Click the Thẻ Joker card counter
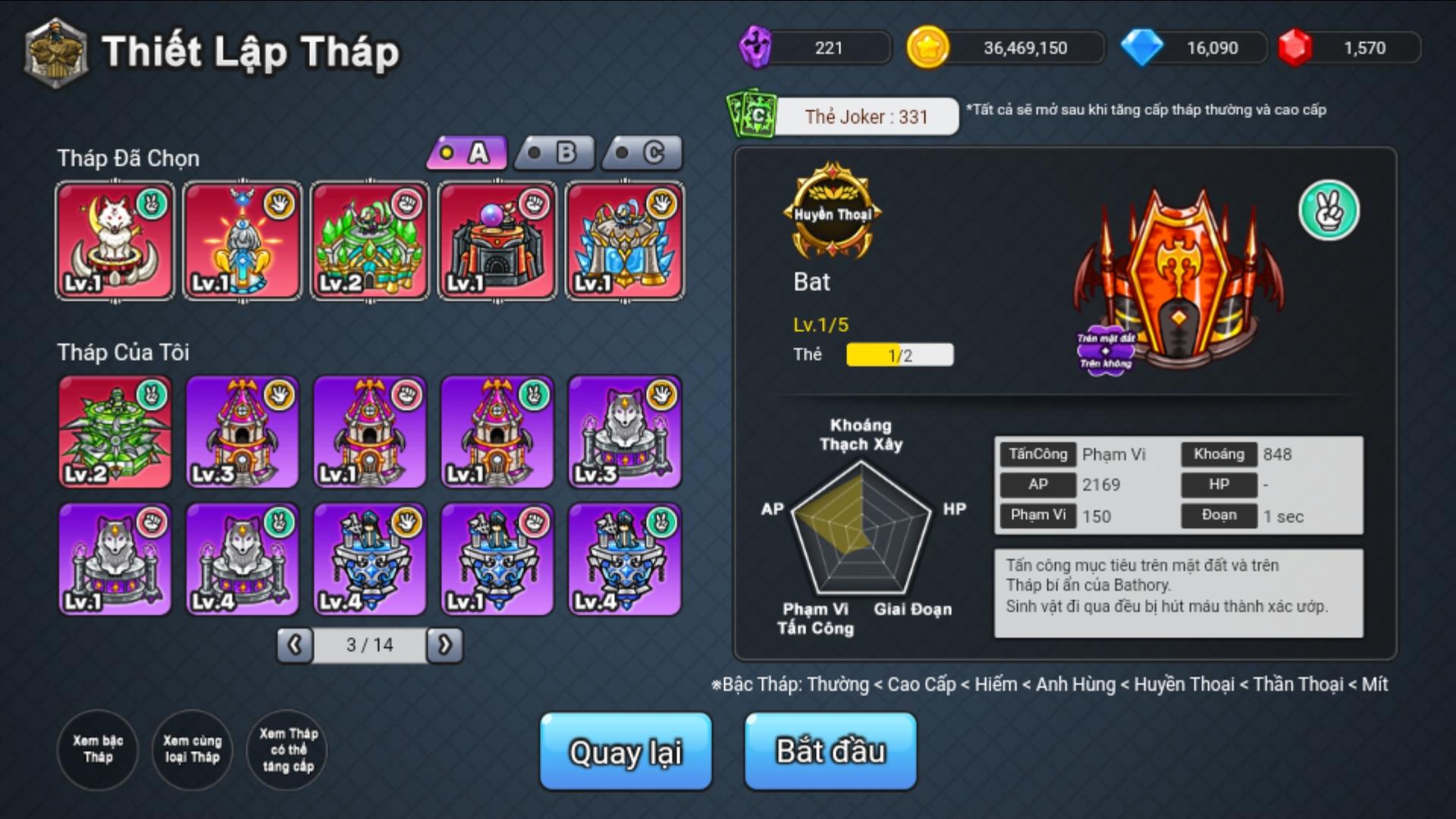 pos(864,117)
